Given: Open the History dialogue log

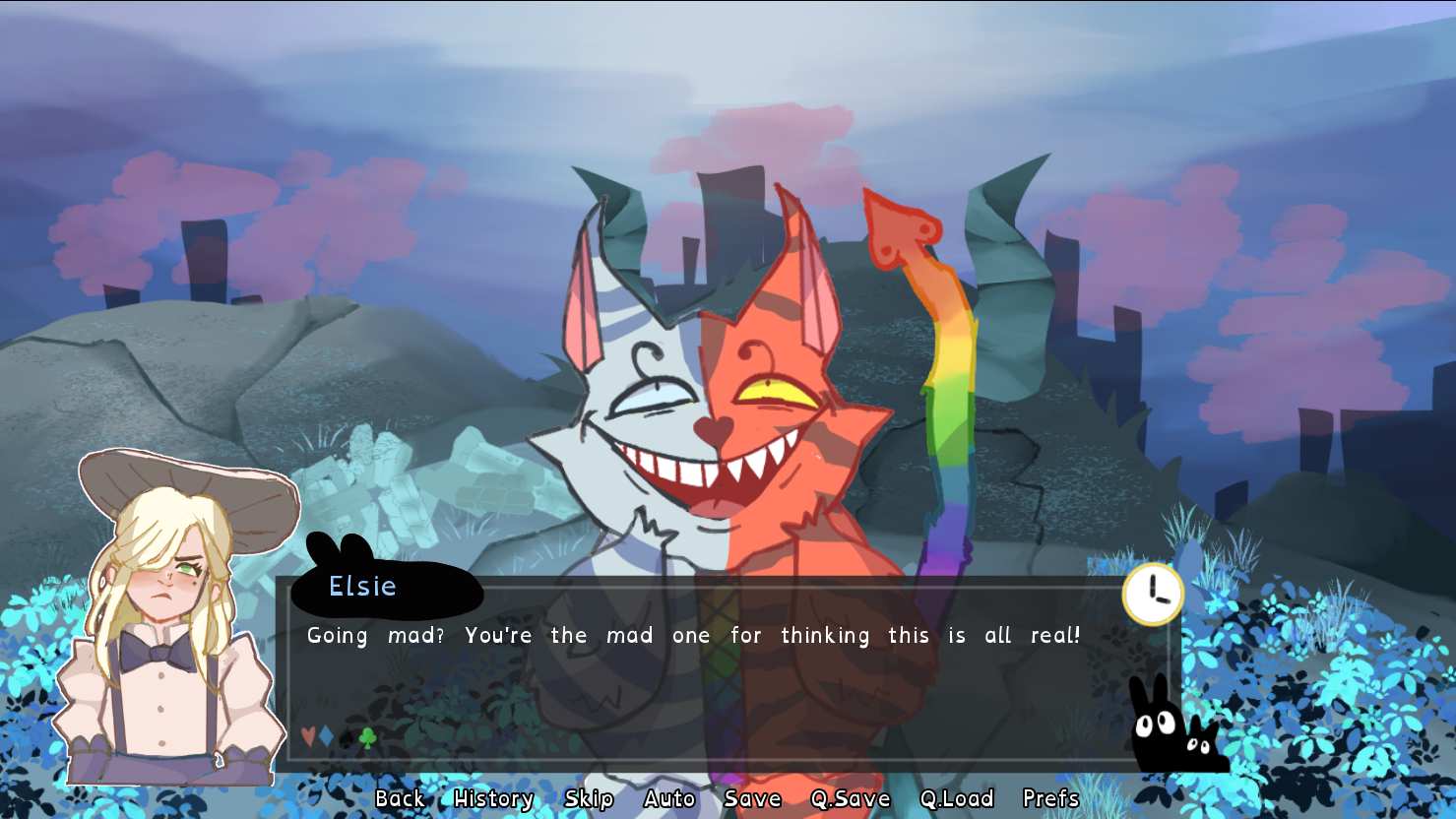Looking at the screenshot, I should click(492, 798).
